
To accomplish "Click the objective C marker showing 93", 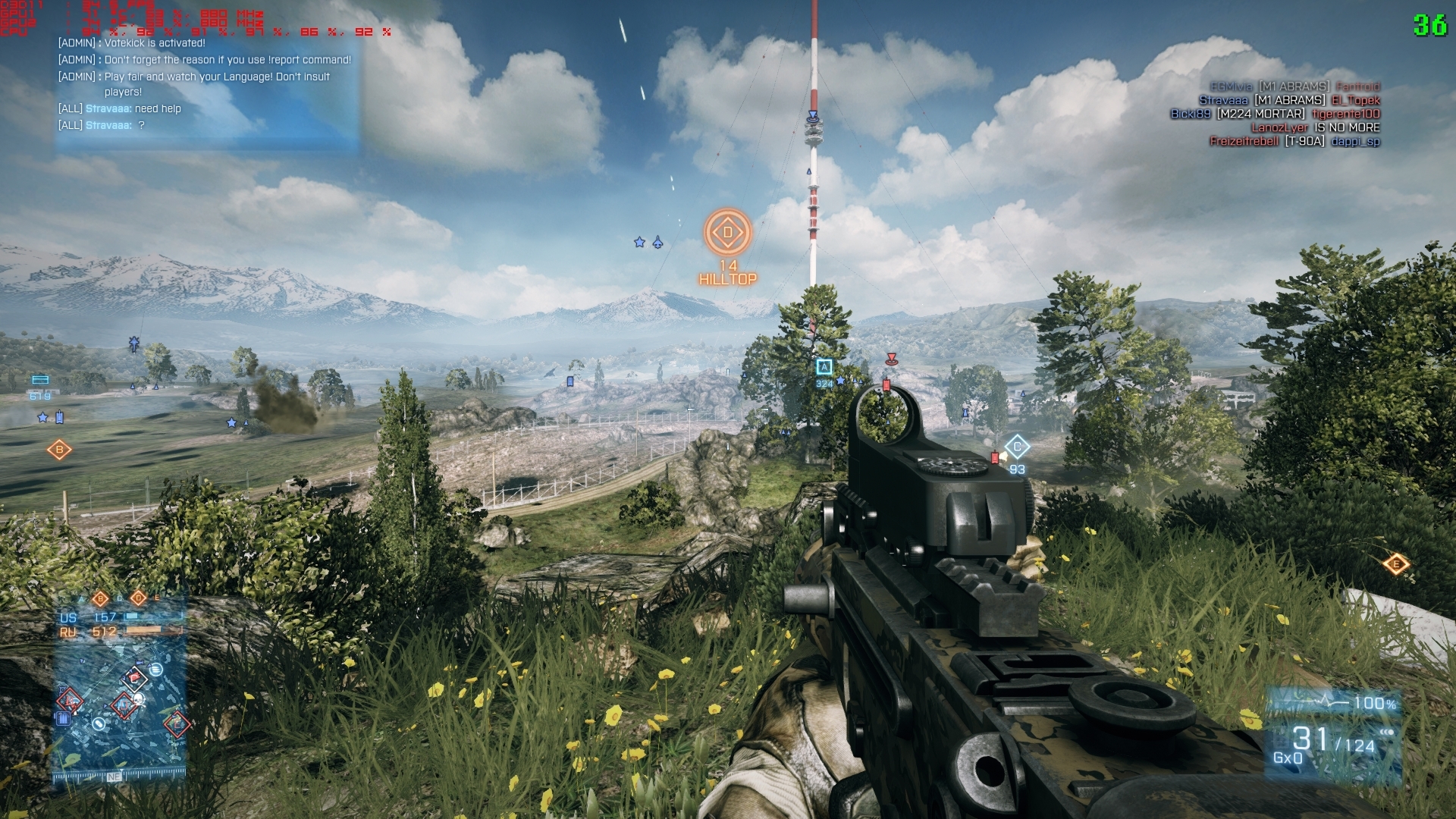I will [x=1017, y=447].
